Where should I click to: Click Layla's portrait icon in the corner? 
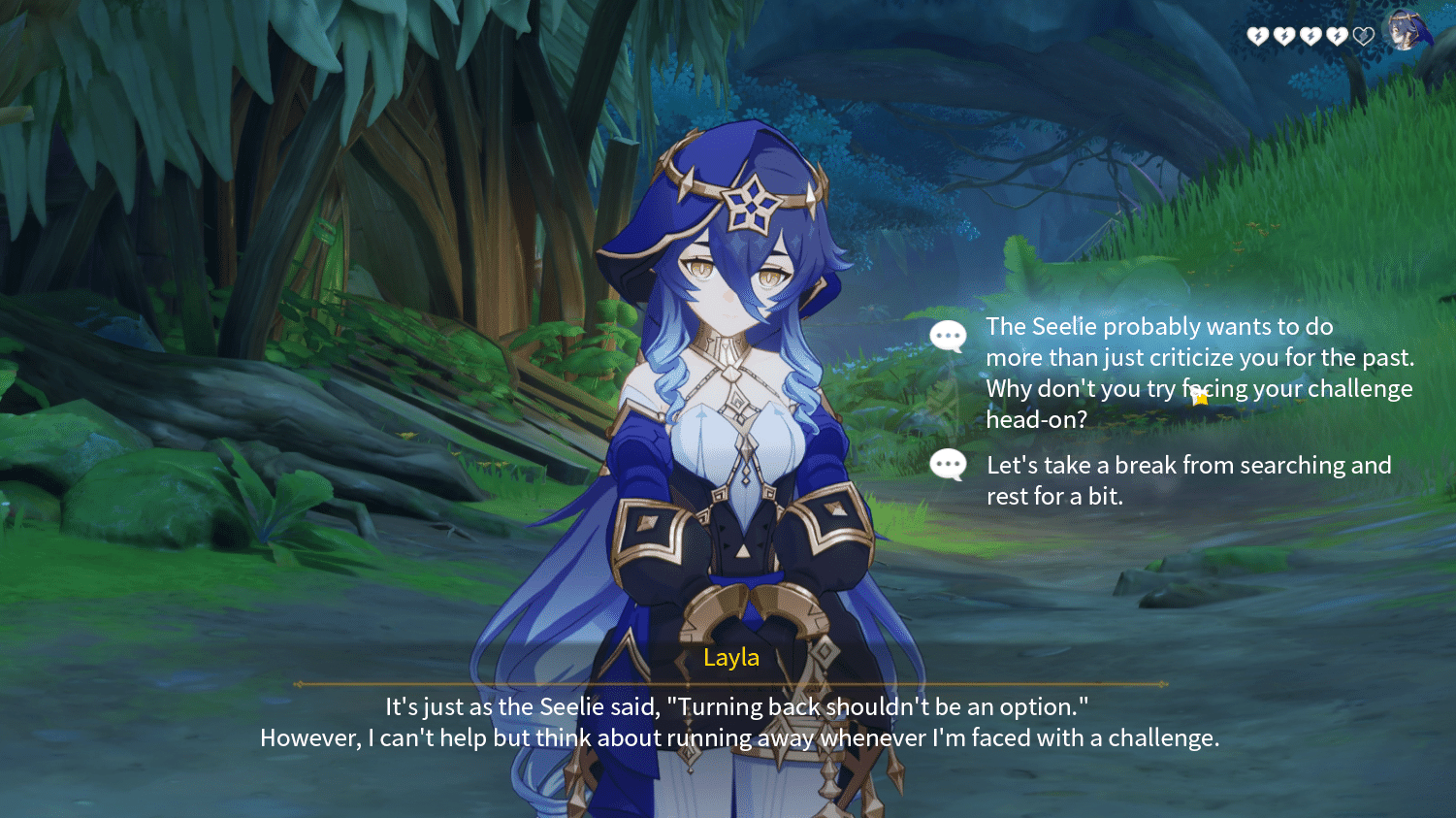click(1404, 31)
